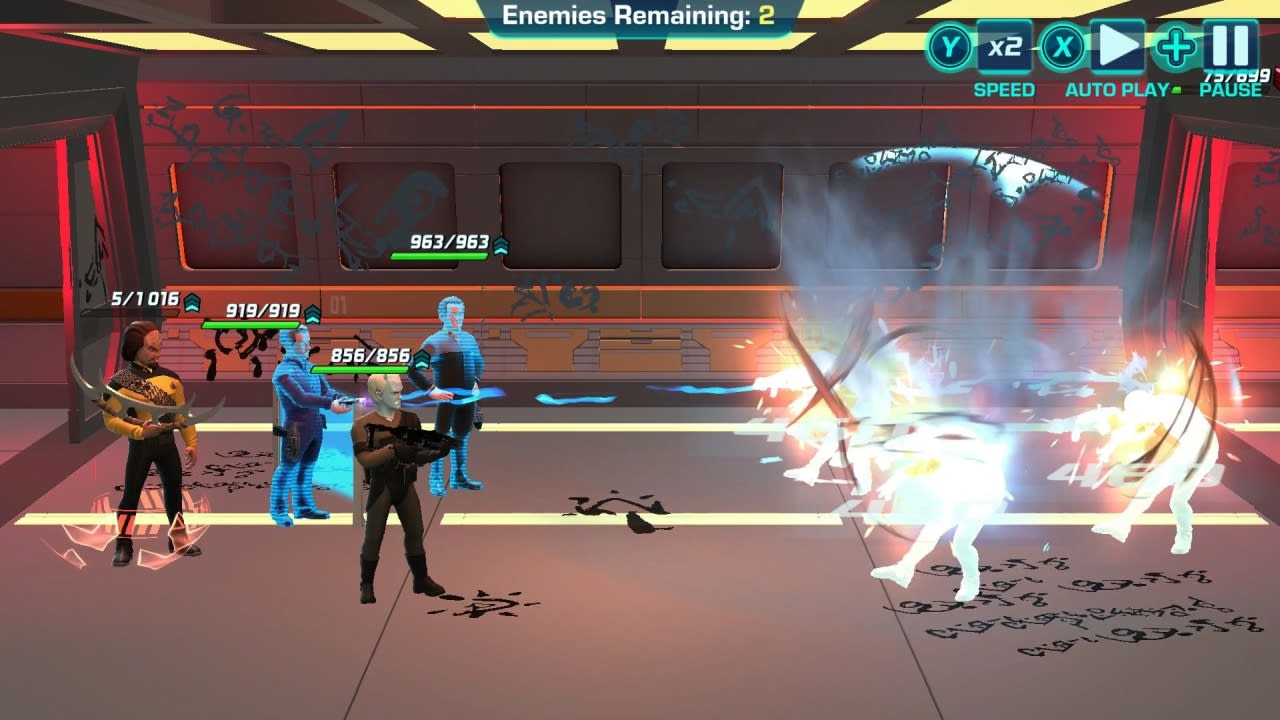Image resolution: width=1280 pixels, height=720 pixels.
Task: Click the green 919/919 health bar
Action: (252, 322)
